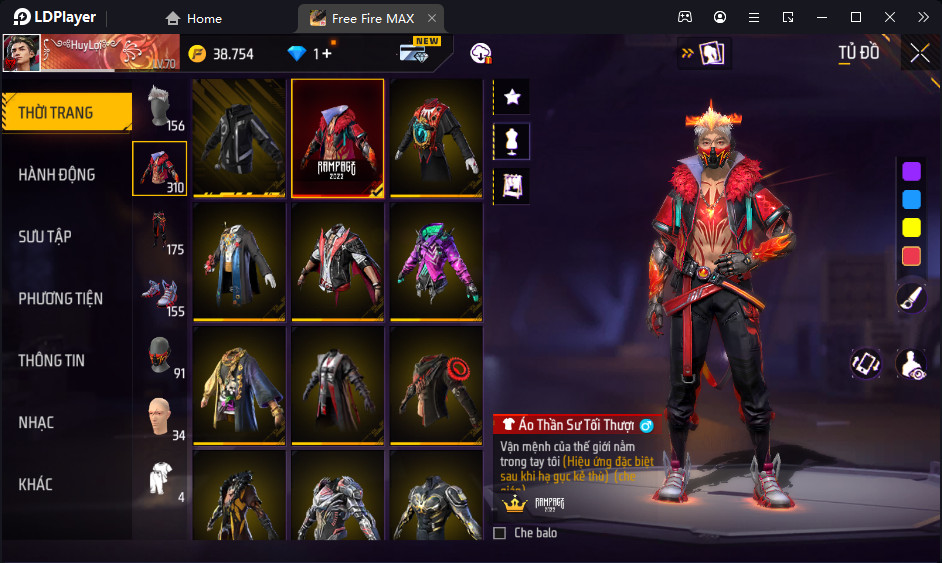This screenshot has height=563, width=942.
Task: Switch to the HÀNH ĐỘNG tab
Action: [57, 175]
